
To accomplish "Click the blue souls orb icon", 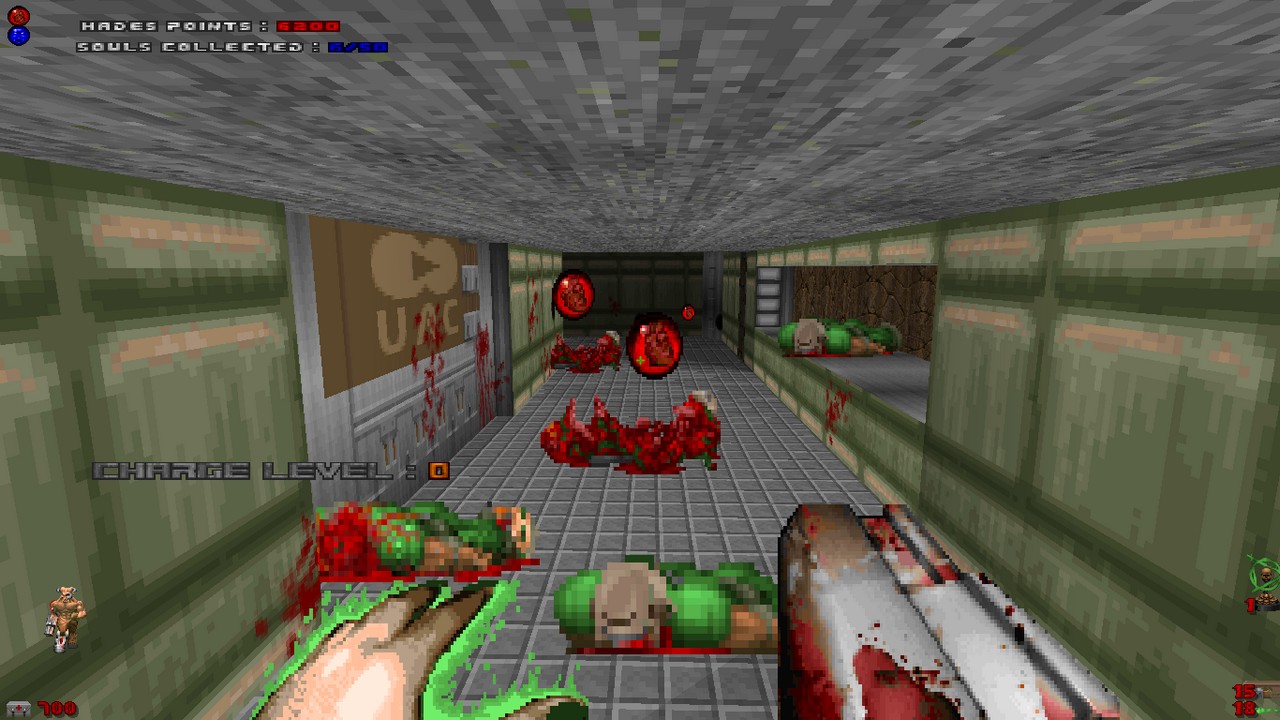I will point(18,36).
